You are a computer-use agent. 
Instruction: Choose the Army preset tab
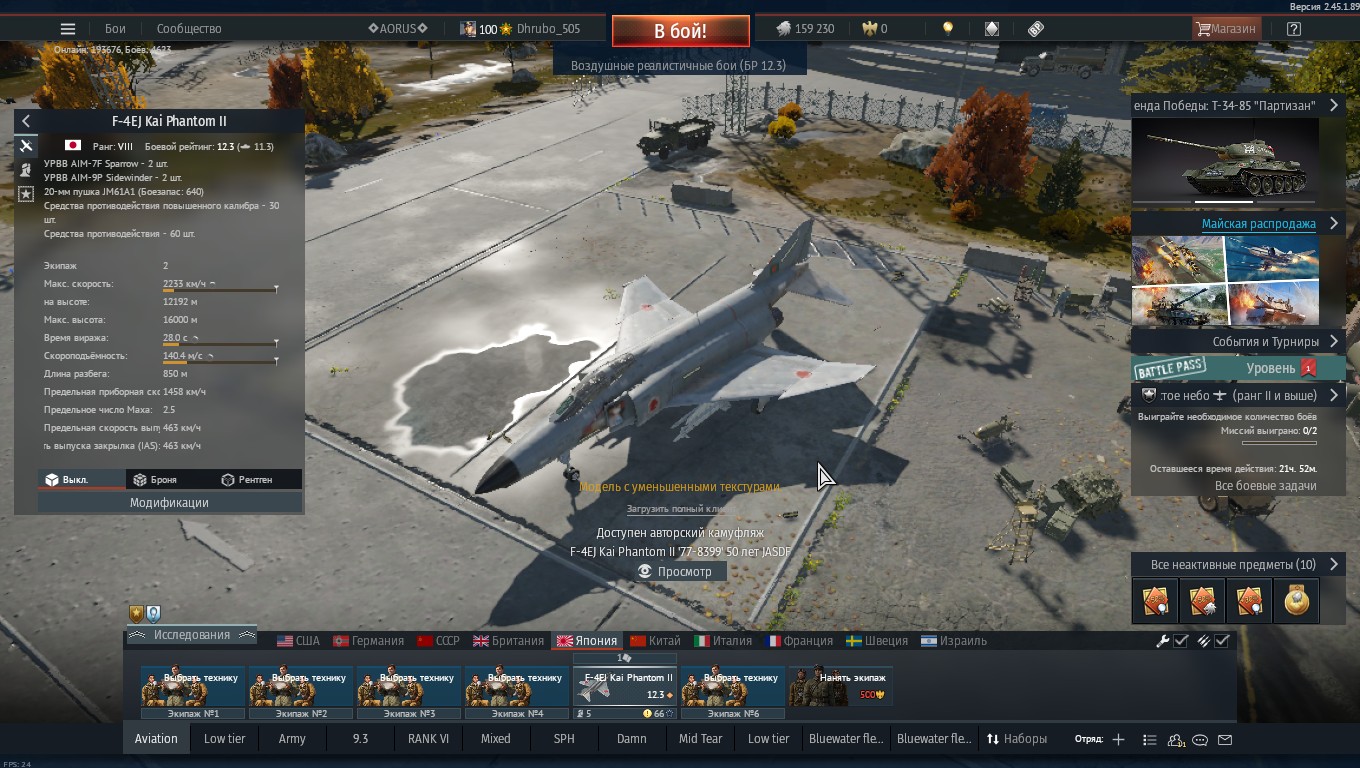(292, 739)
